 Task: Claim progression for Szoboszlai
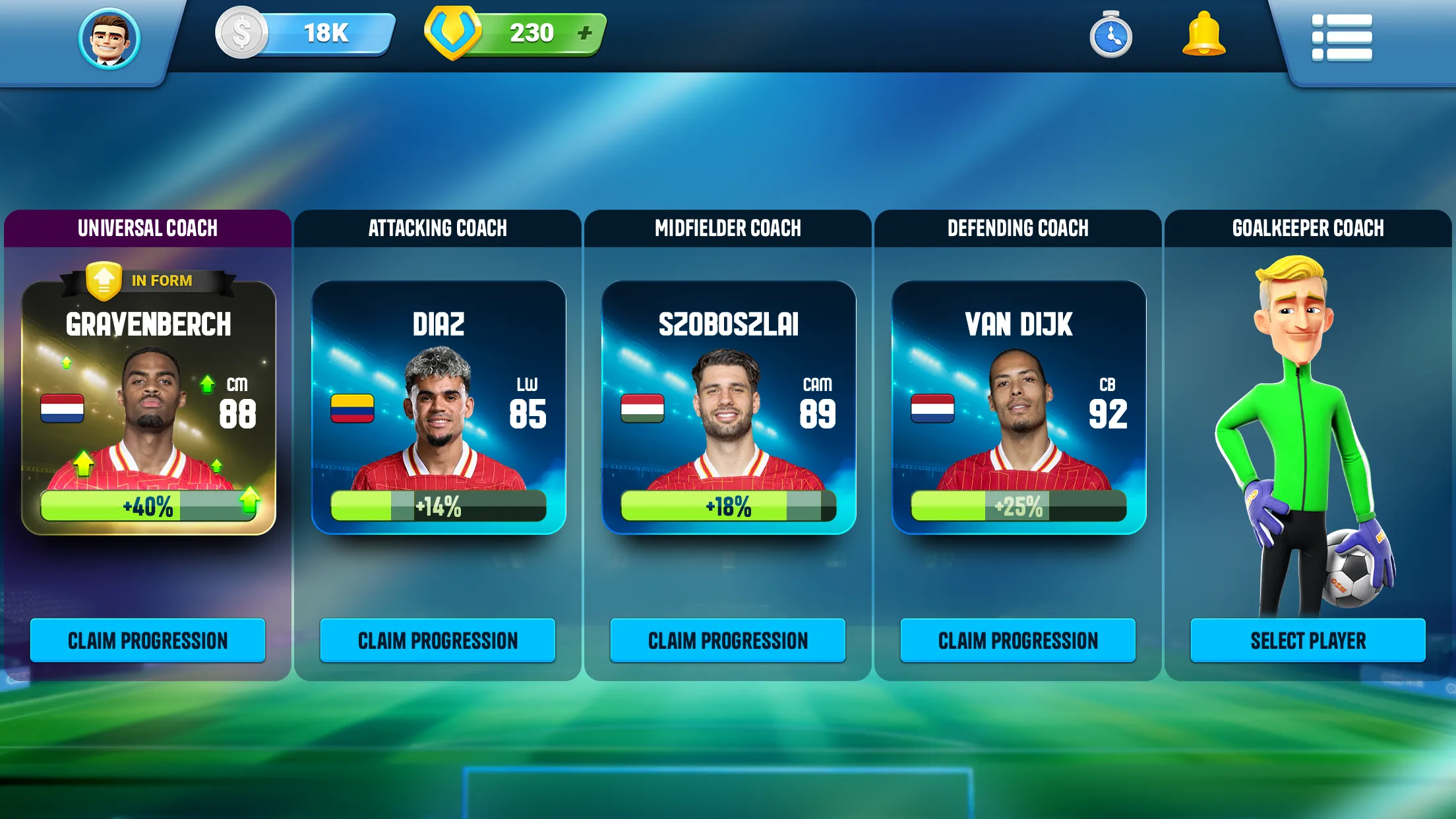[728, 640]
